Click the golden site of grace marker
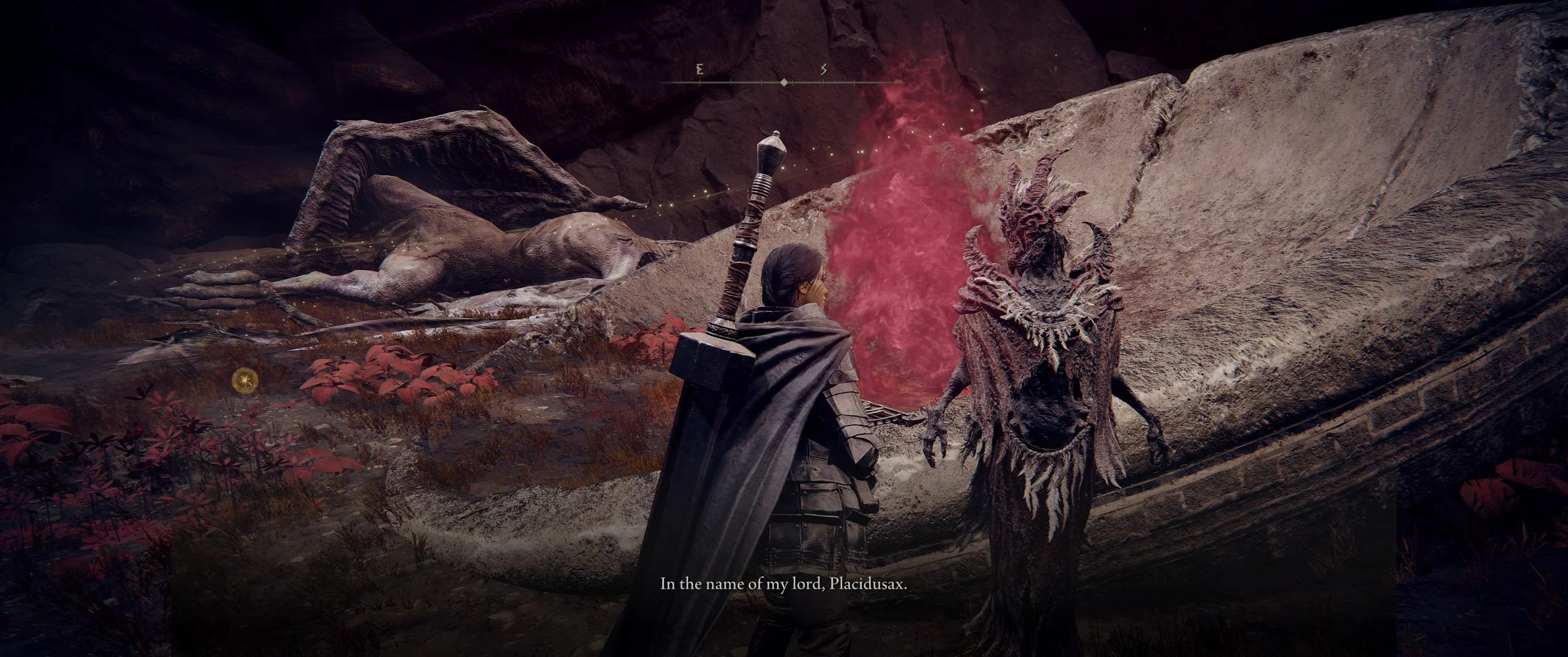Image resolution: width=1568 pixels, height=657 pixels. click(243, 380)
